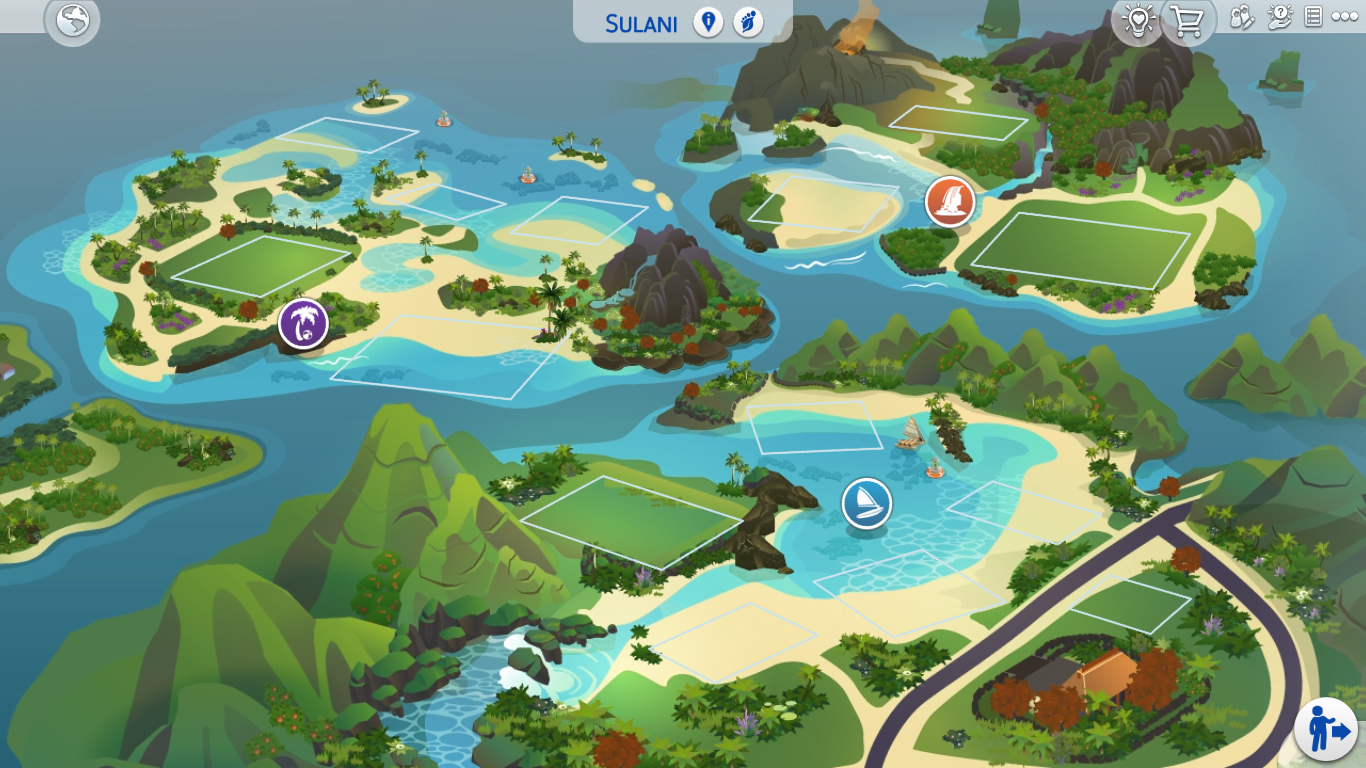Open the manage households icon
1366x768 pixels.
(x=1242, y=18)
